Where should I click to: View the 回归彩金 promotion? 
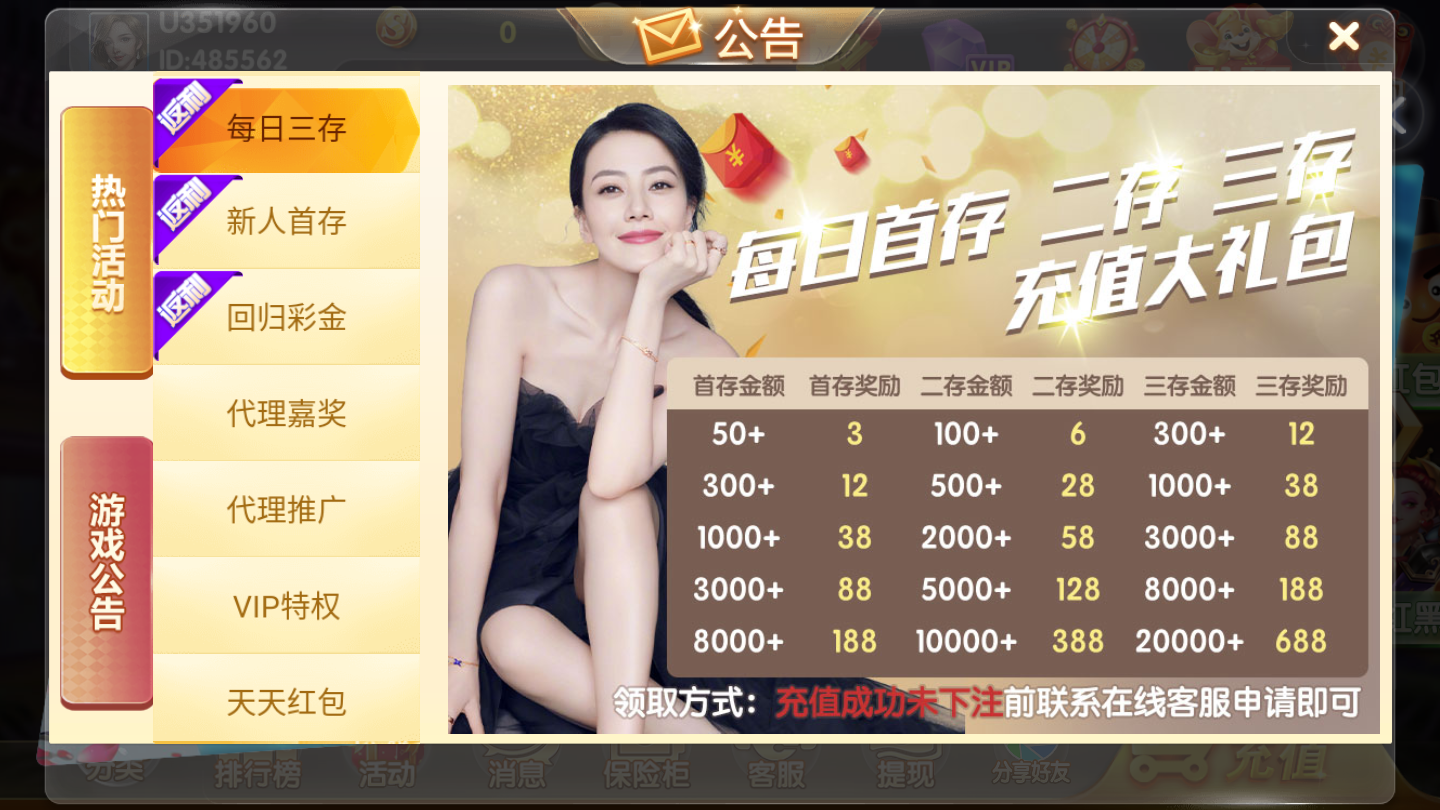[x=287, y=318]
